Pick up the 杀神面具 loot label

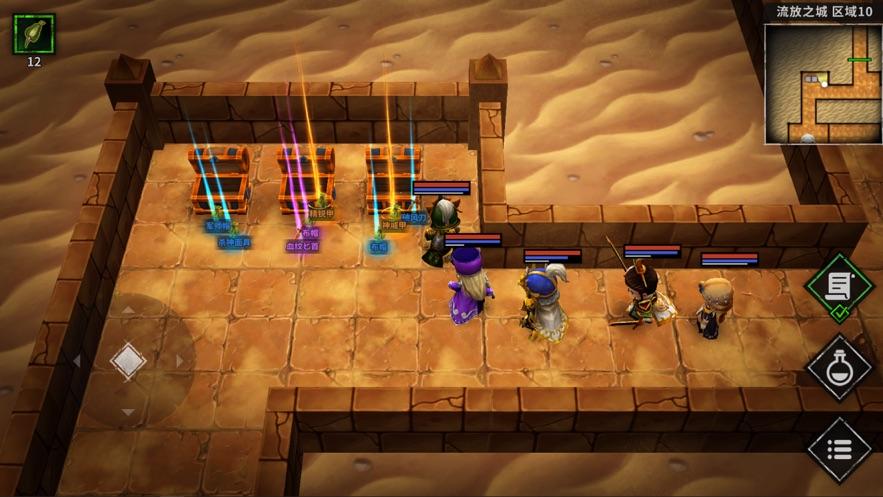(x=234, y=242)
